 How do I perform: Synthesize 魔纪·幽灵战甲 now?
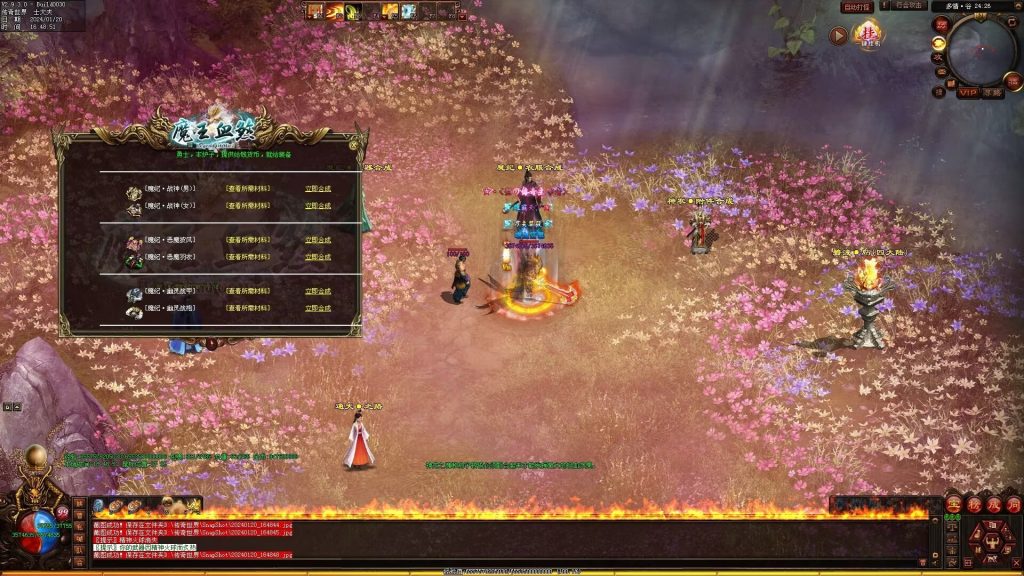(318, 292)
